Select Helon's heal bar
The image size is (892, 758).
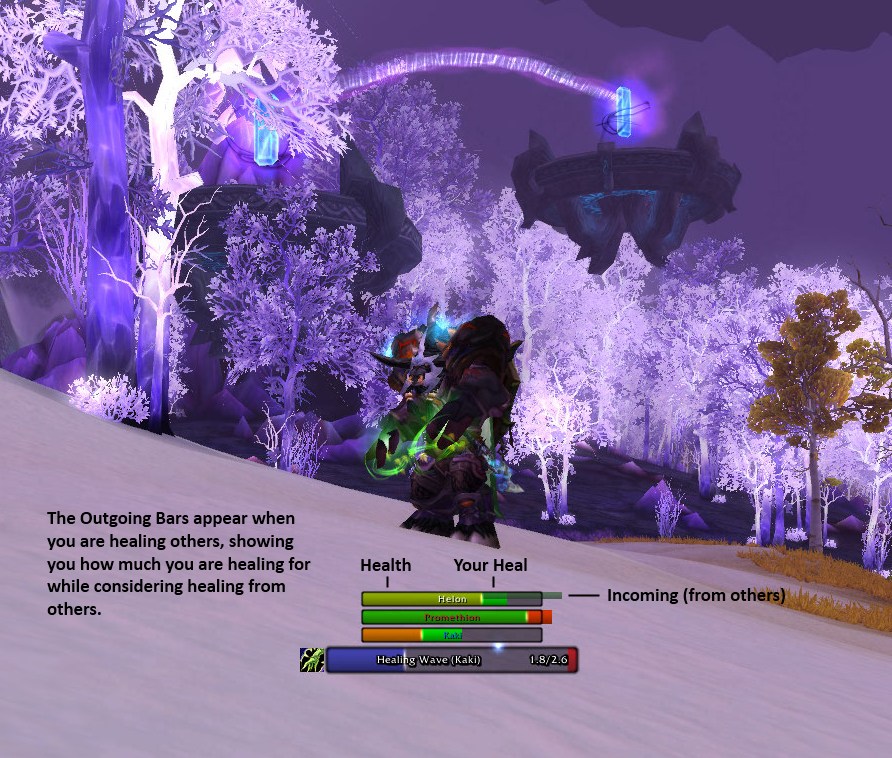coord(452,599)
